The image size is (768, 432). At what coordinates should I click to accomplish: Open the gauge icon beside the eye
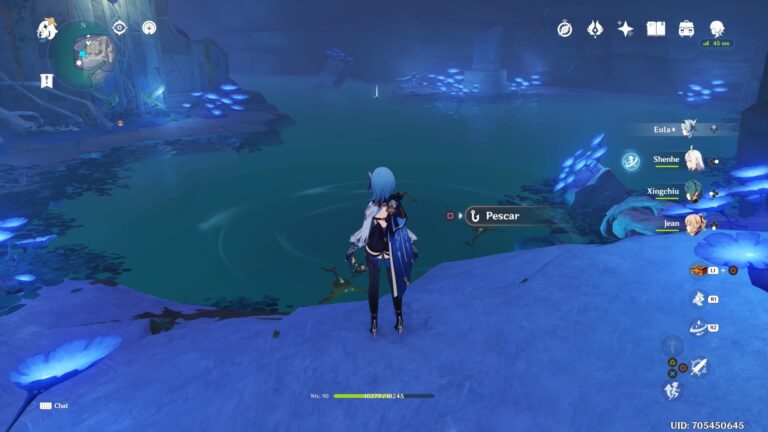149,28
